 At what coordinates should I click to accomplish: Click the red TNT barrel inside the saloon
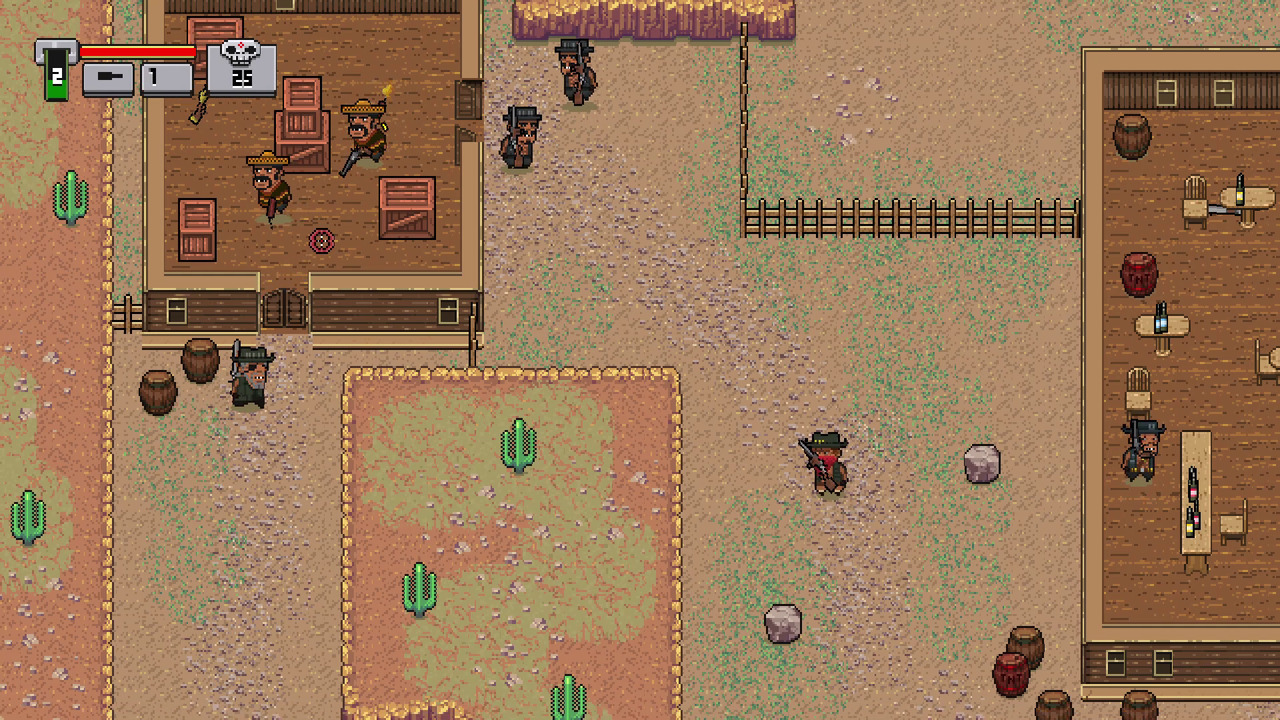click(x=1139, y=272)
